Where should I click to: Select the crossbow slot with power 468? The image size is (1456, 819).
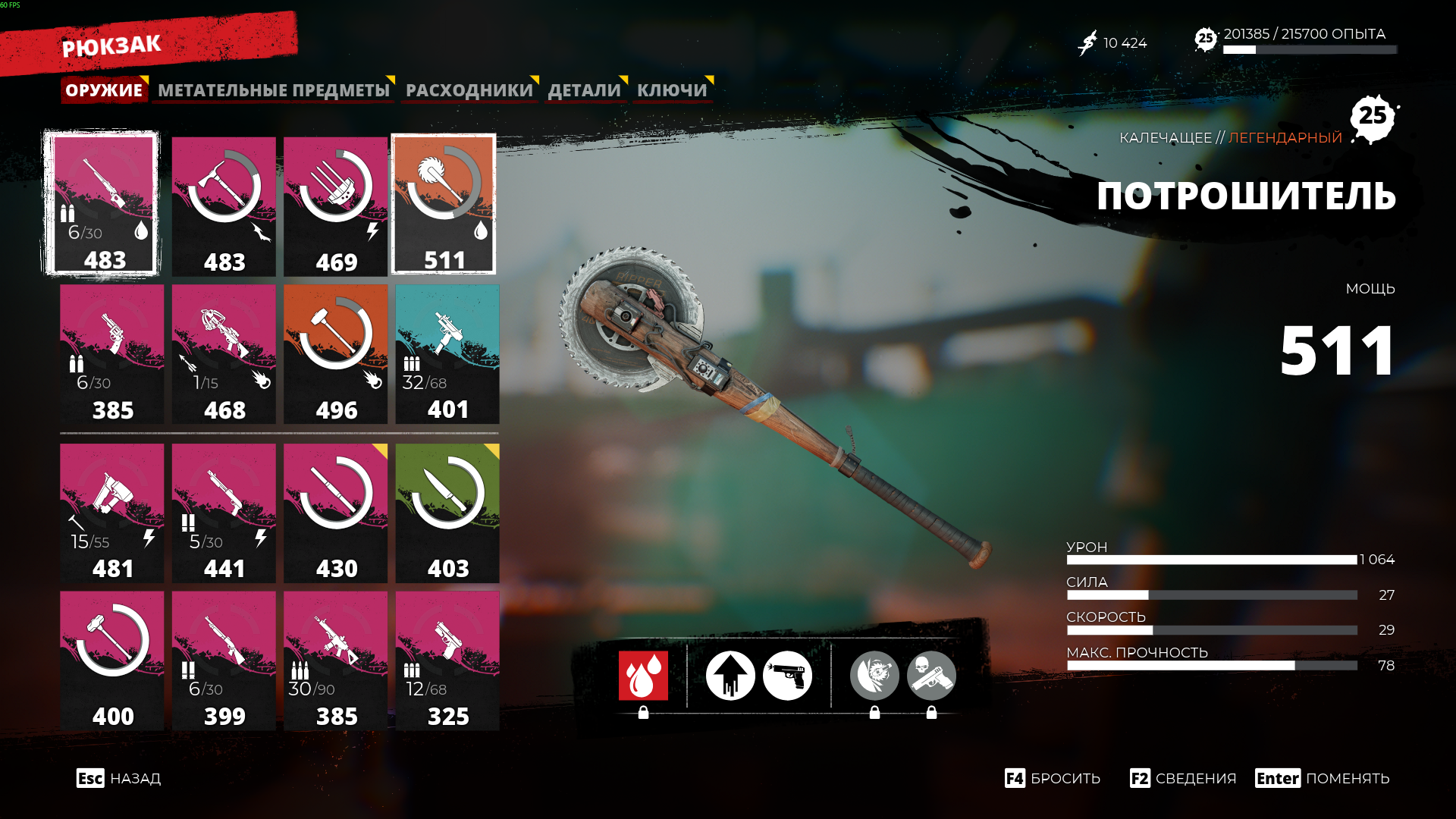[224, 354]
